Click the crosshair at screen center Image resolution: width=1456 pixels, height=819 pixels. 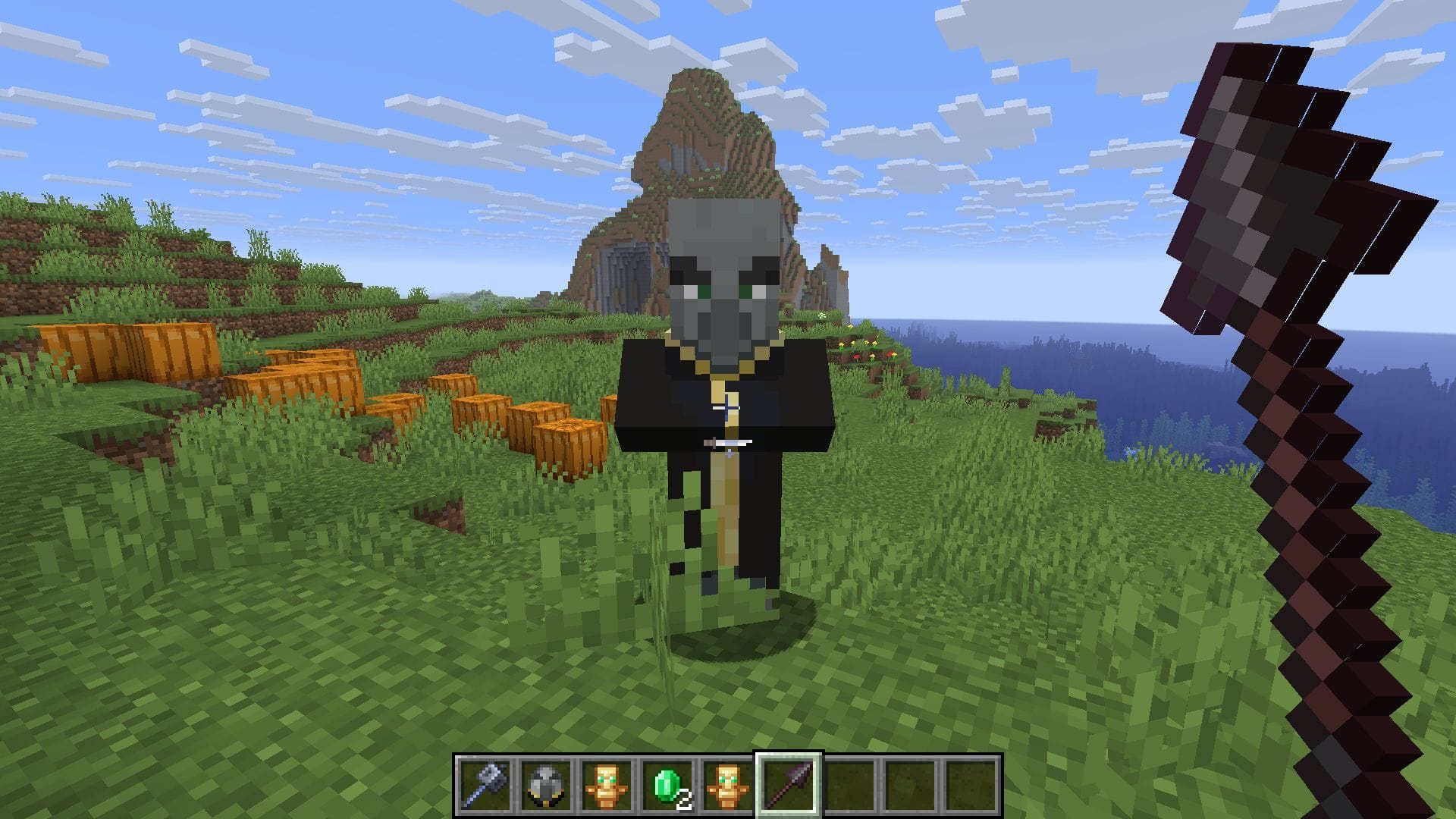pyautogui.click(x=728, y=409)
